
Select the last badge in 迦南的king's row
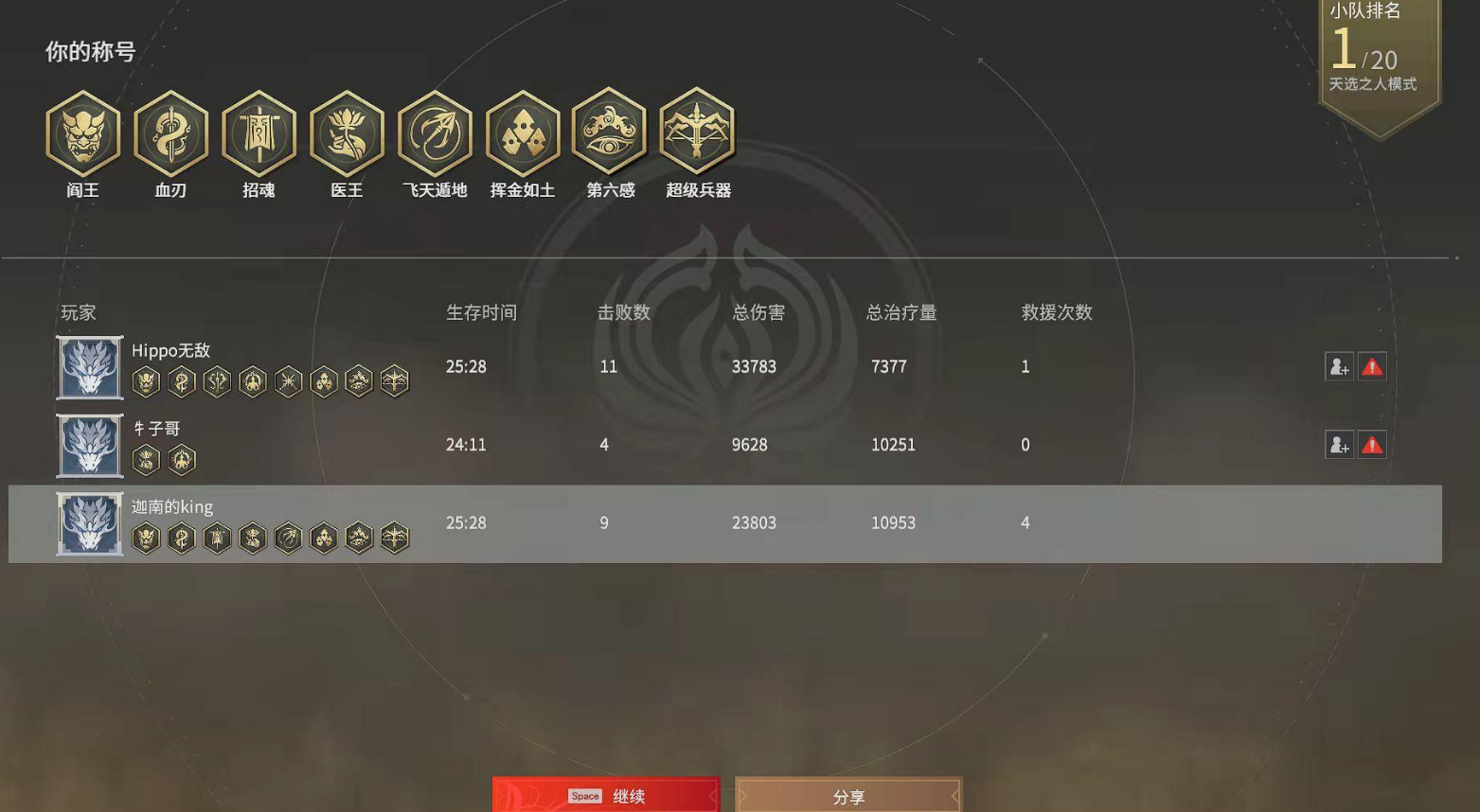pyautogui.click(x=395, y=537)
